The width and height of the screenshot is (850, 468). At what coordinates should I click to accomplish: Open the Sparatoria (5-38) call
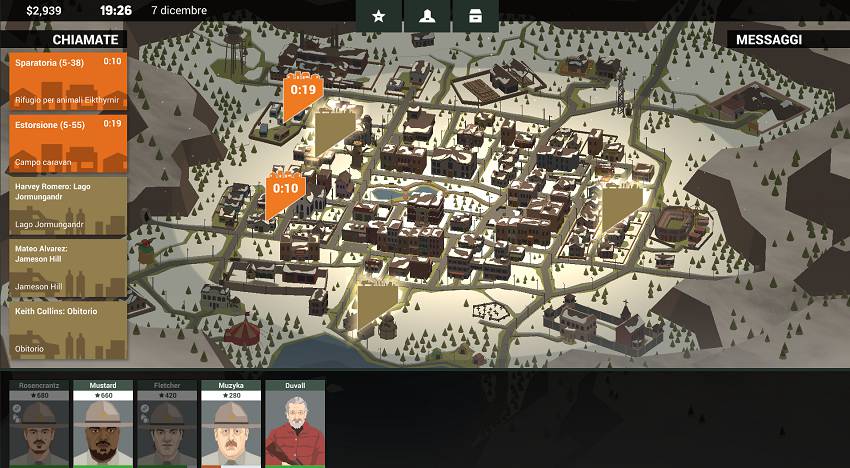pyautogui.click(x=68, y=81)
